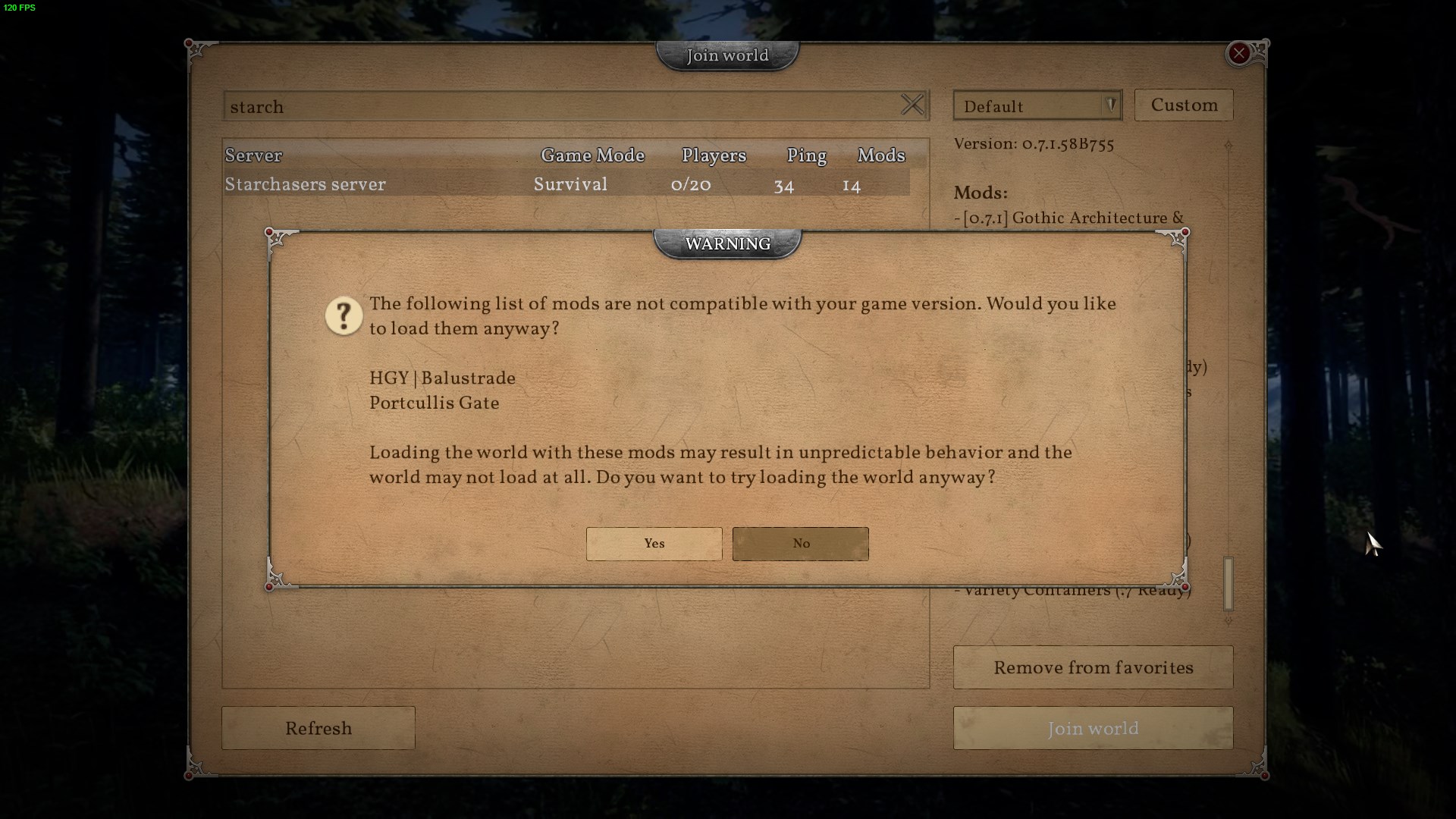Open the Default filter dropdown
1456x819 pixels.
point(1037,106)
